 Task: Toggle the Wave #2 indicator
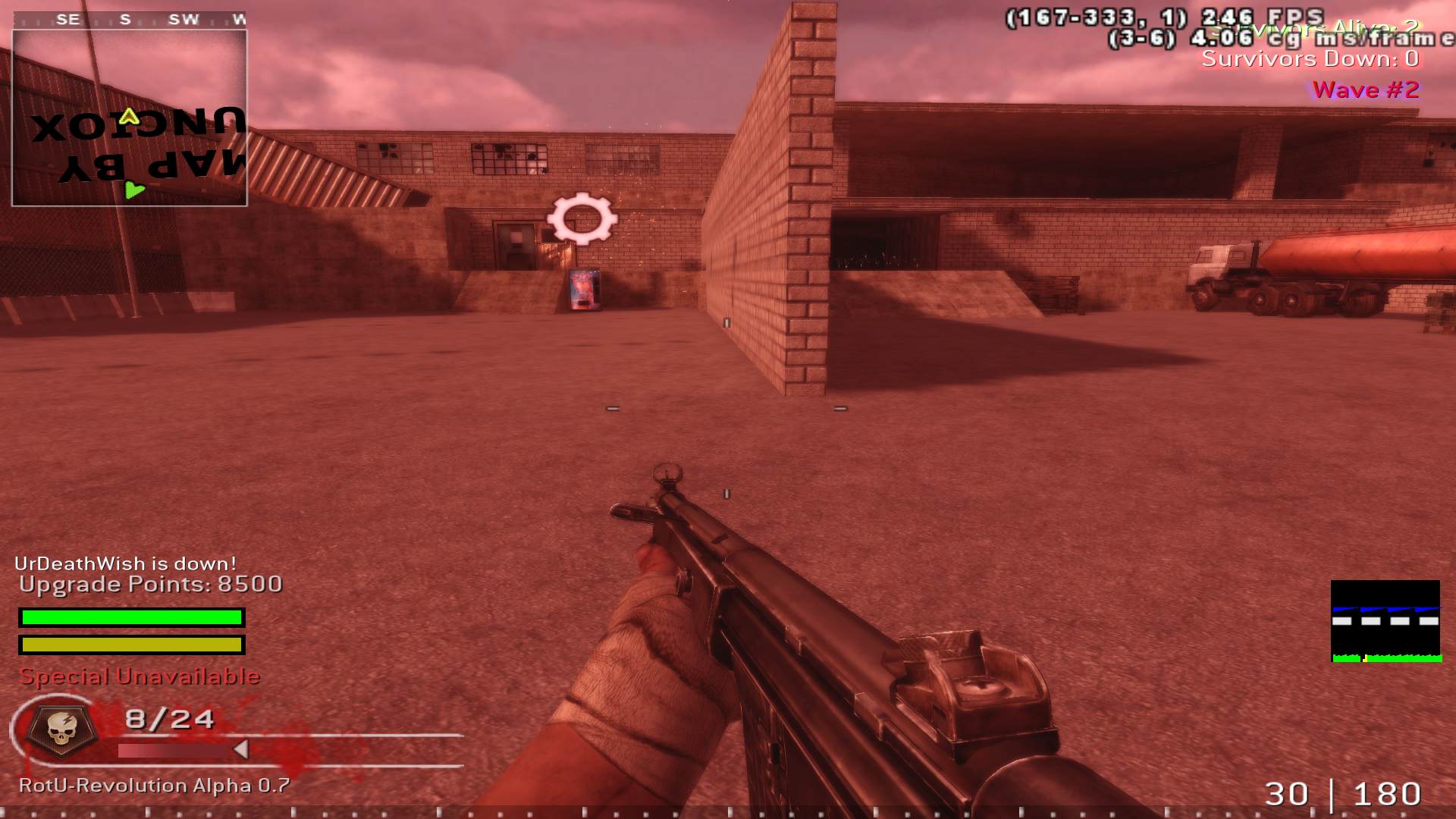pyautogui.click(x=1365, y=90)
